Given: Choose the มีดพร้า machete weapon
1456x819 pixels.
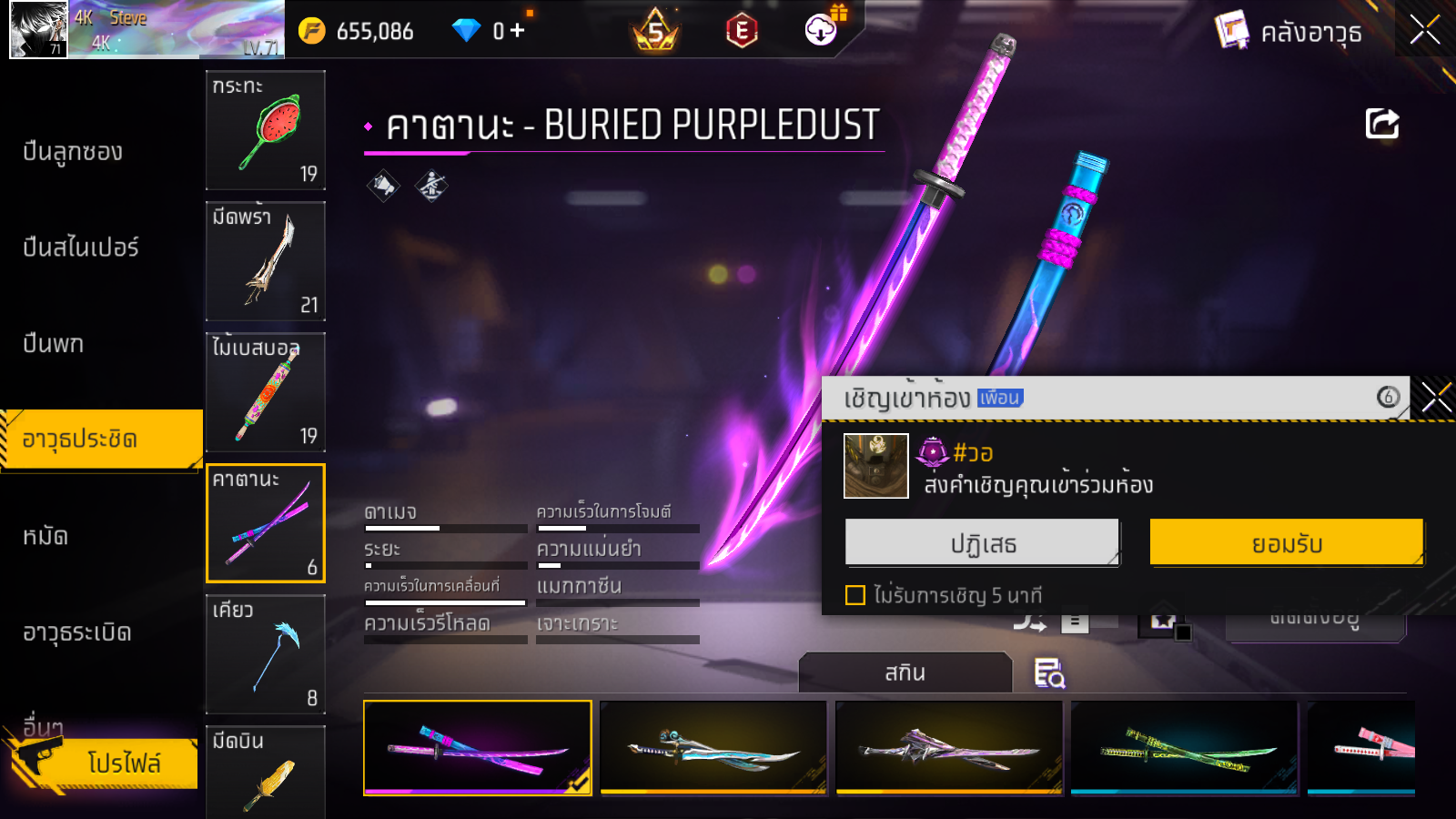Looking at the screenshot, I should [x=266, y=261].
